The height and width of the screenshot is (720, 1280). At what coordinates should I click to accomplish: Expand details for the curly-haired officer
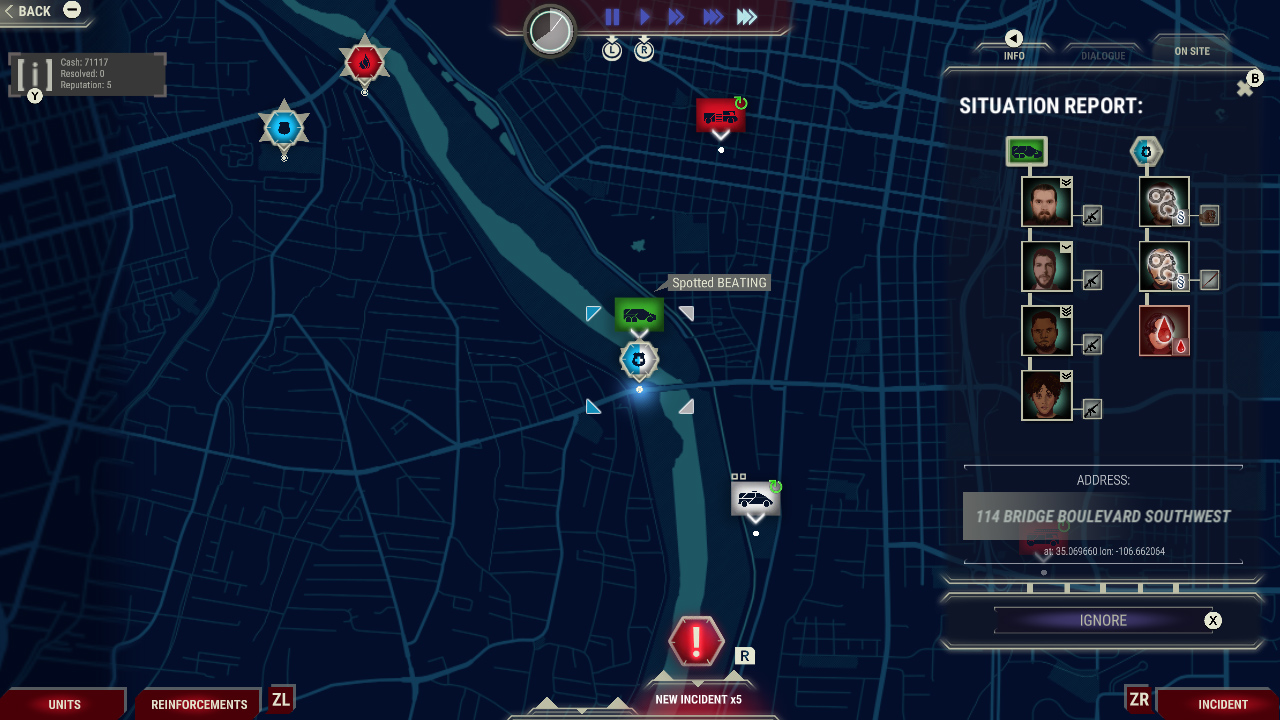click(x=1065, y=374)
